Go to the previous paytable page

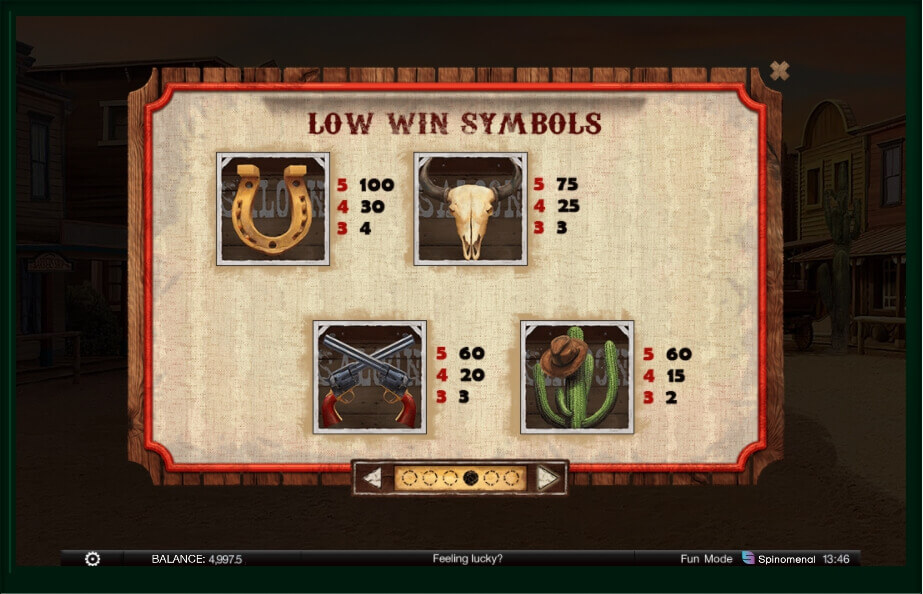(373, 478)
